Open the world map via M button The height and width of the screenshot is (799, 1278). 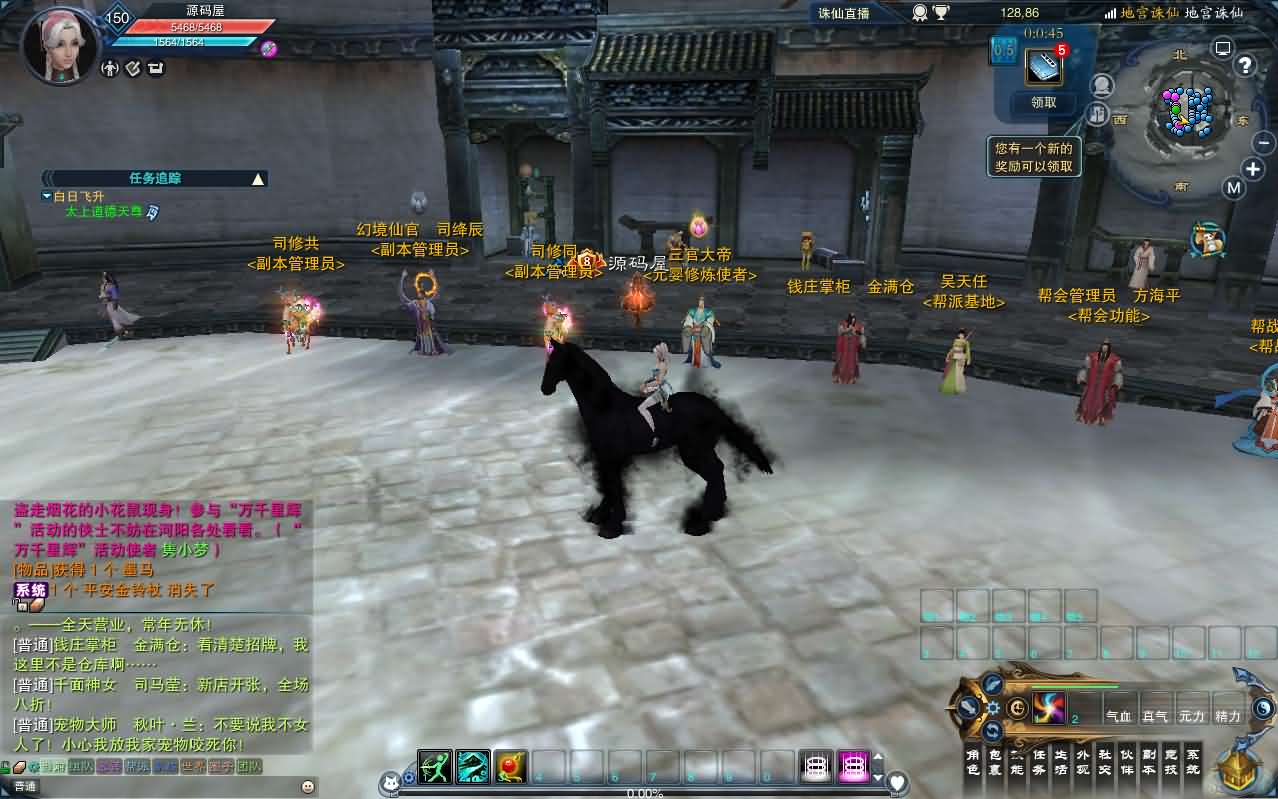click(x=1234, y=188)
